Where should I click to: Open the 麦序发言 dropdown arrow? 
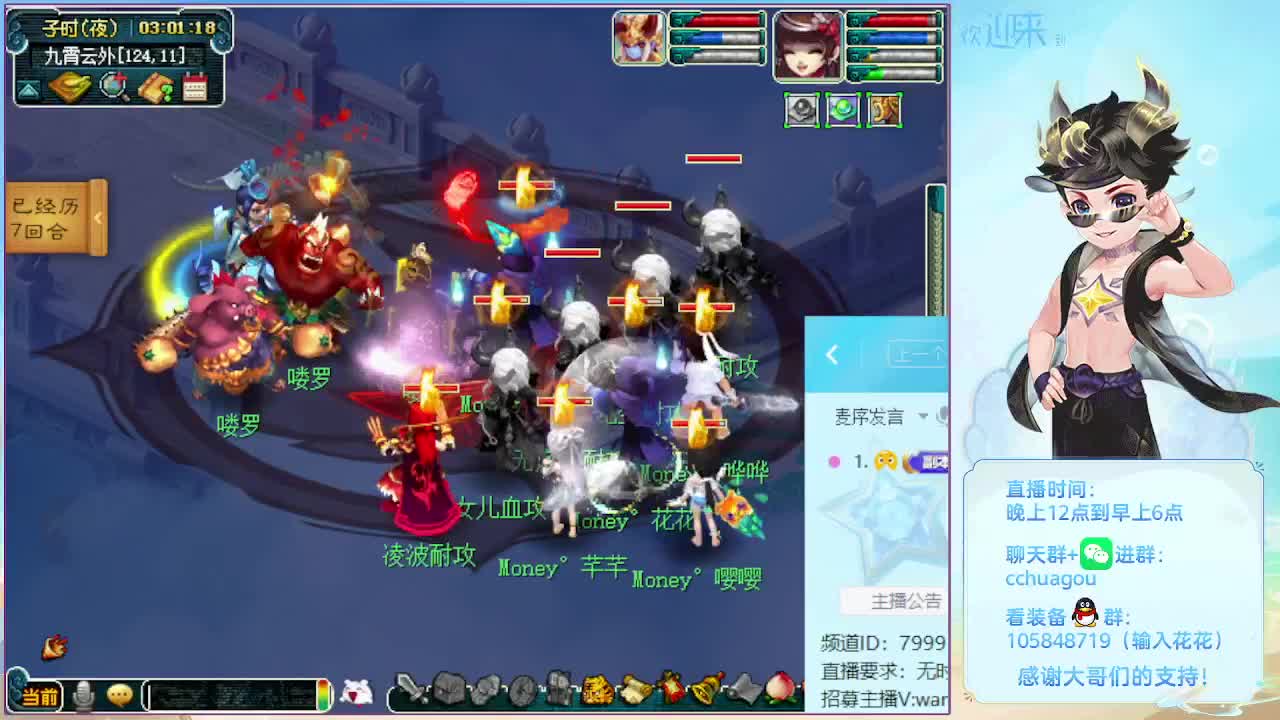(922, 417)
